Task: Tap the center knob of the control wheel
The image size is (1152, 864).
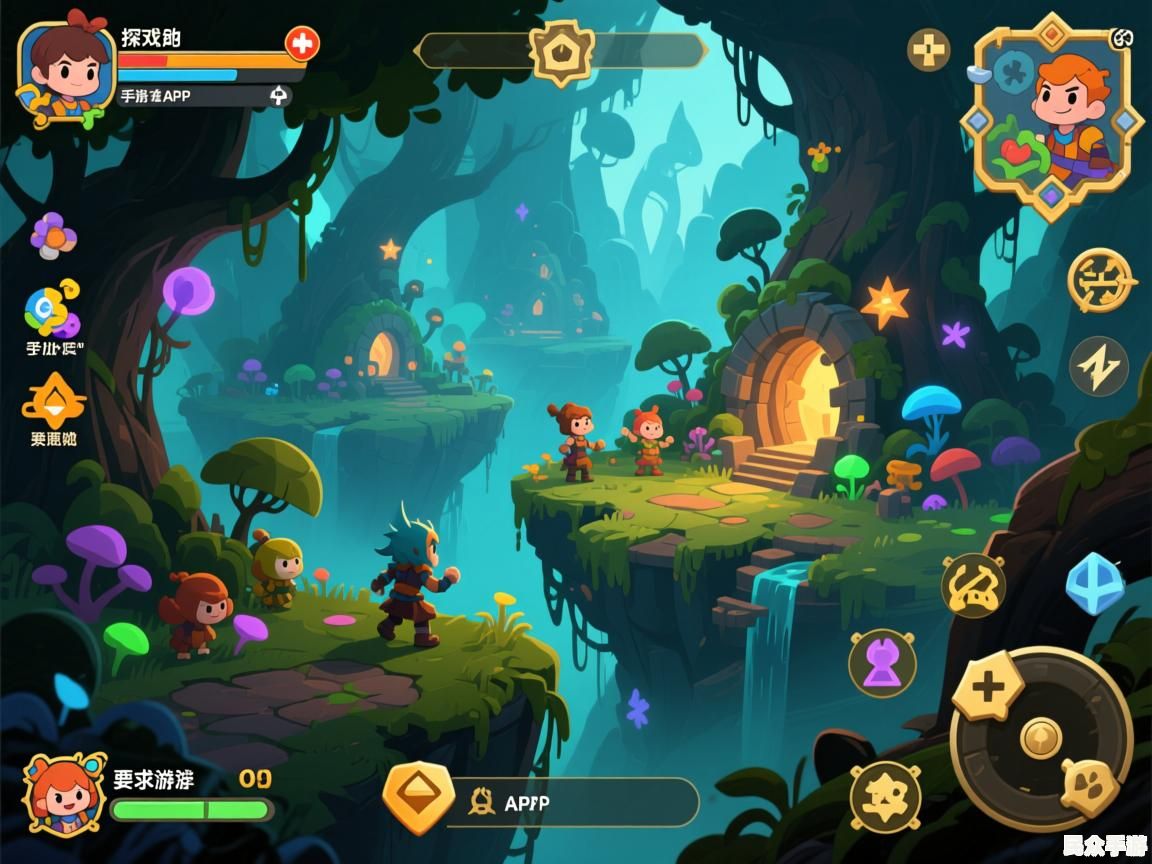Action: coord(1040,738)
